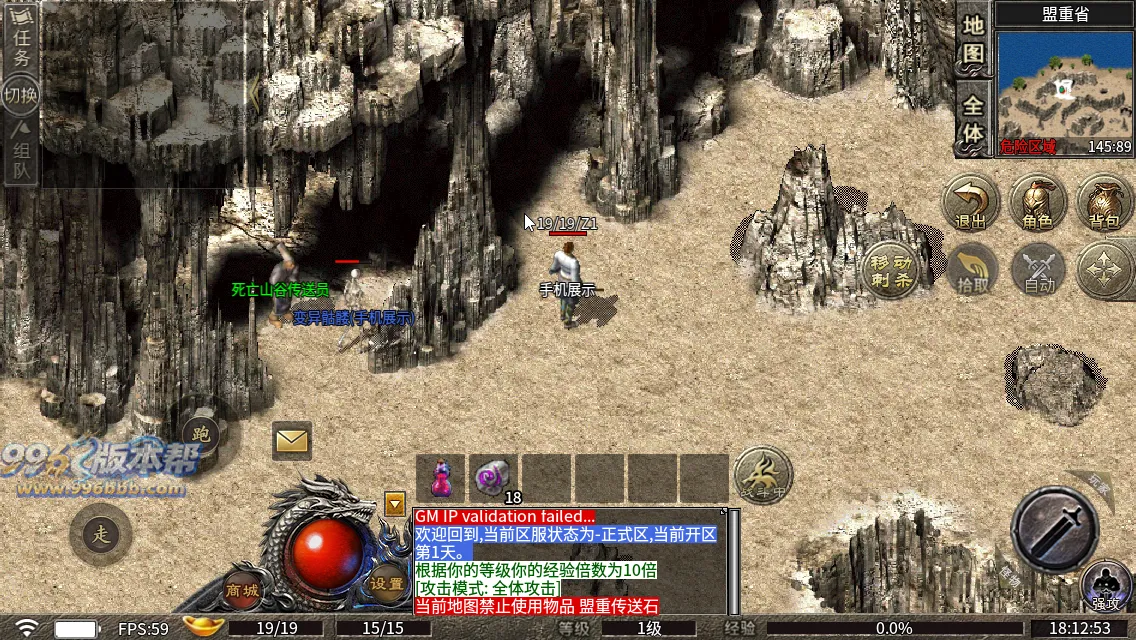This screenshot has height=640, width=1136.
Task: Open the 商城 shop
Action: [243, 589]
